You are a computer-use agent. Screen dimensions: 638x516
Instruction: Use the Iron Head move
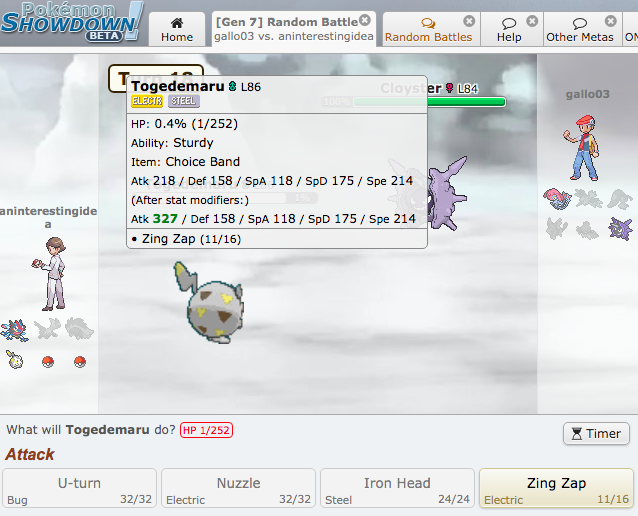[397, 488]
